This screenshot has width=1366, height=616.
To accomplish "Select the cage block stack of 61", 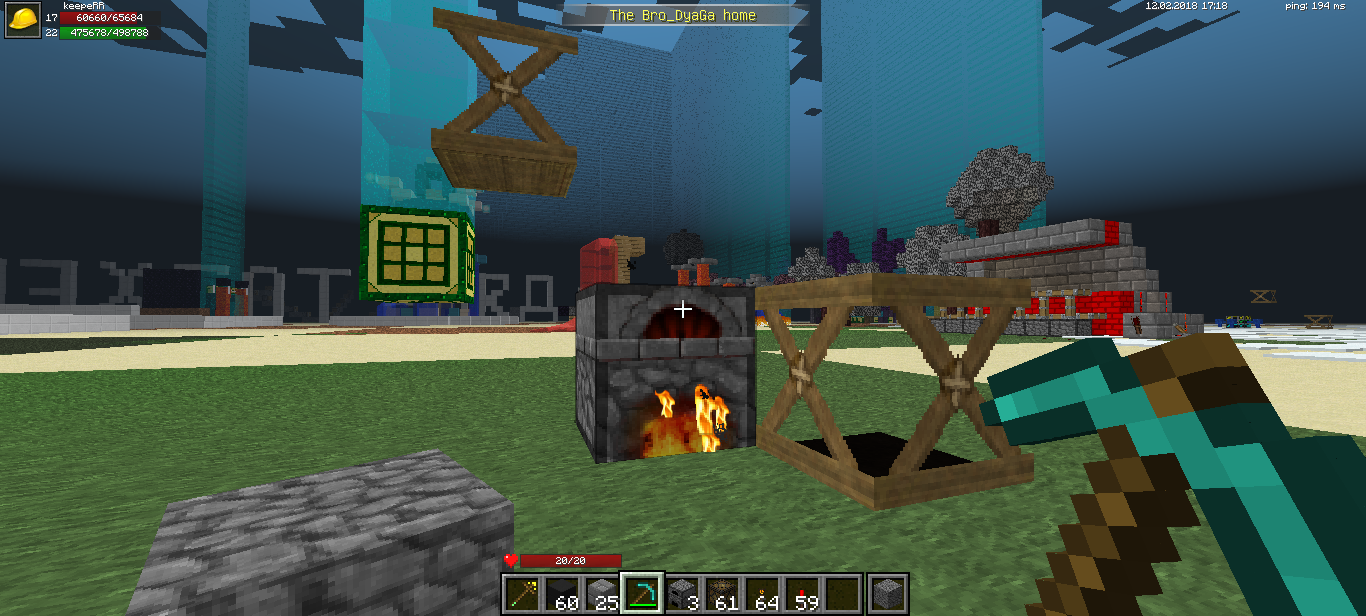I will coord(722,594).
